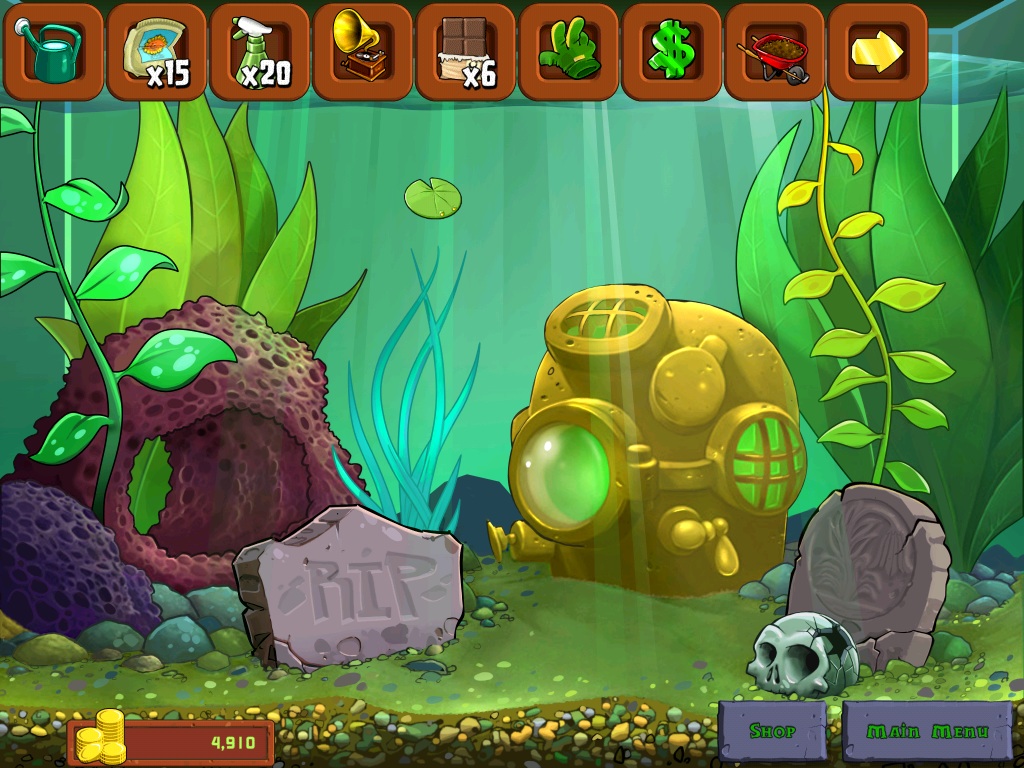Select the red wheelbarrow tool
Viewport: 1024px width, 768px height.
click(774, 50)
